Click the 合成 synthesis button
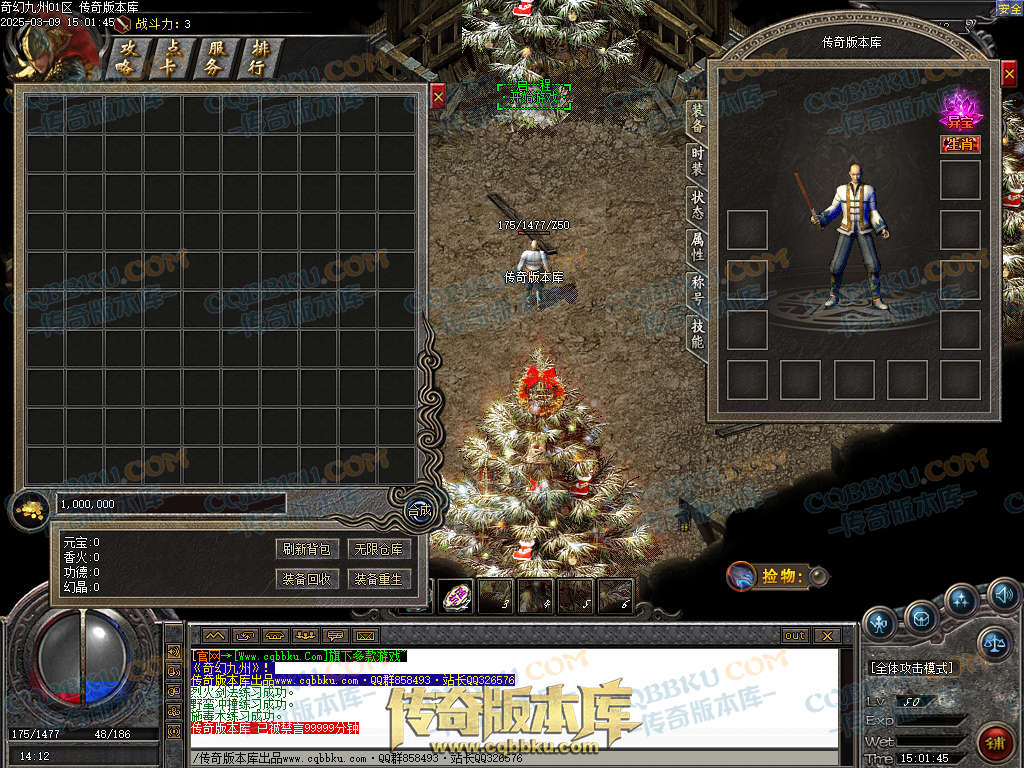 420,510
